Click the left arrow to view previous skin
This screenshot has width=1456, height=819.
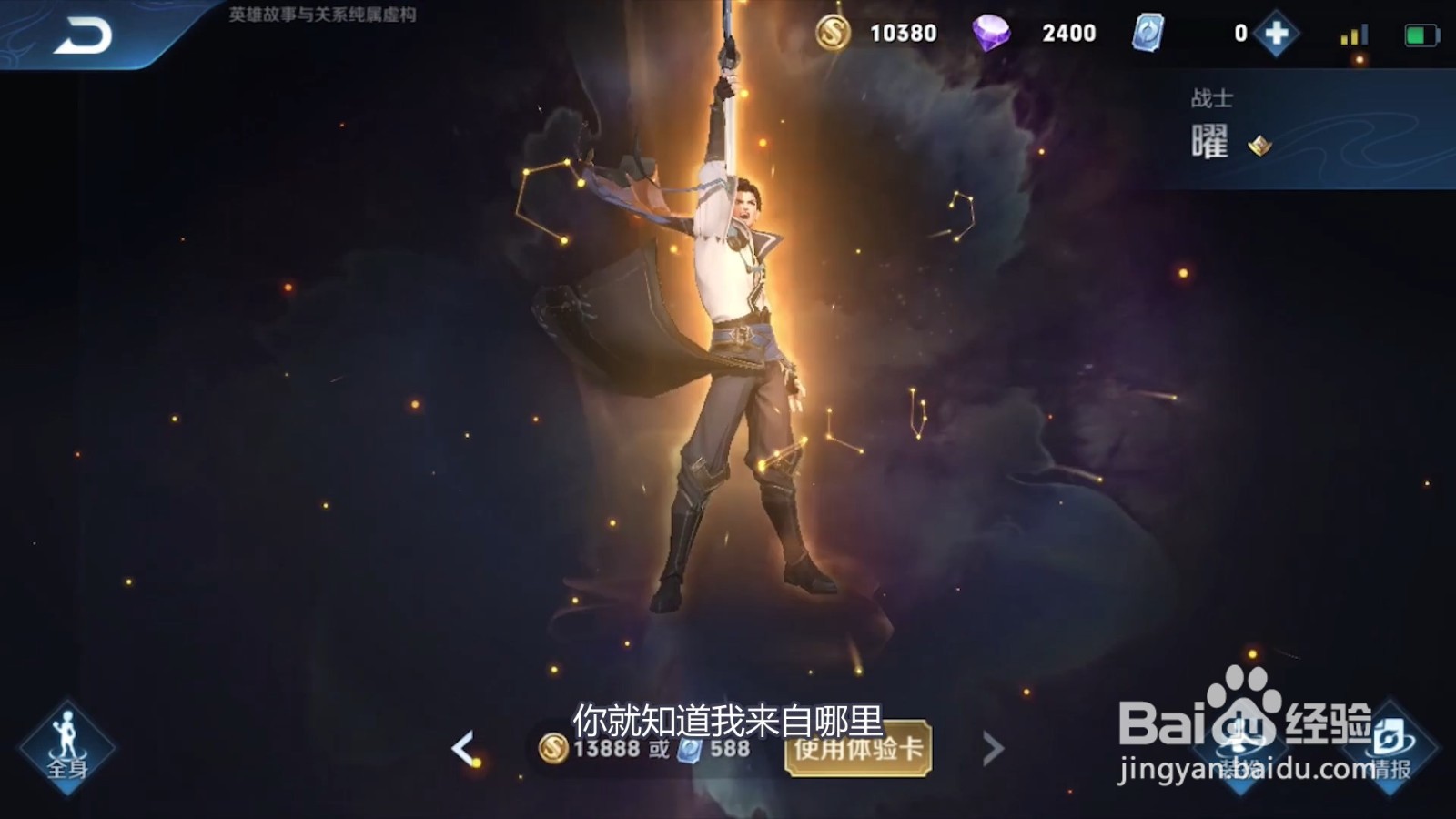point(465,748)
